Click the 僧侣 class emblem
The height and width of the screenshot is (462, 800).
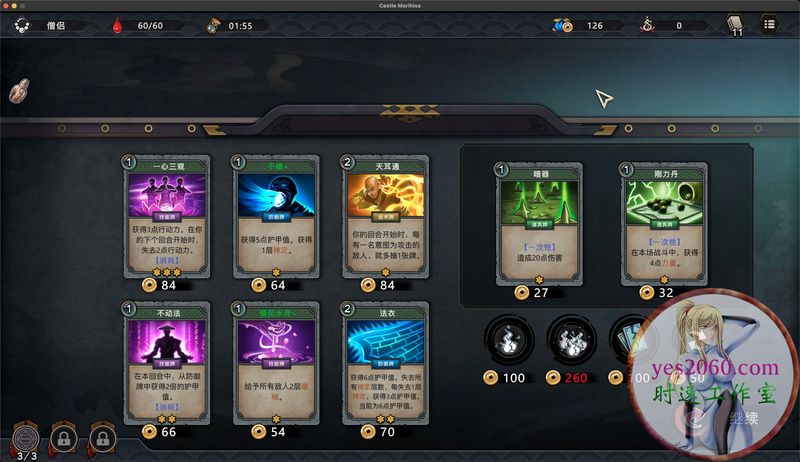(22, 25)
